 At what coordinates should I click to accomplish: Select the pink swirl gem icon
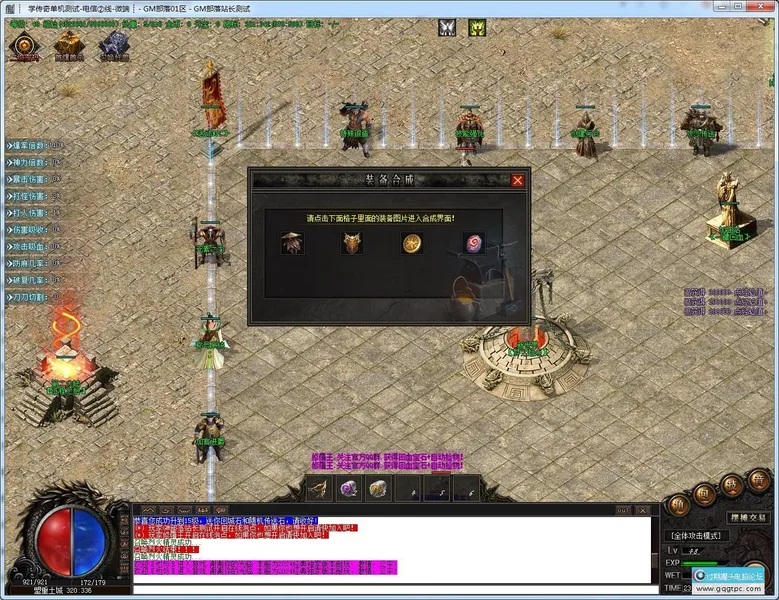pos(472,243)
